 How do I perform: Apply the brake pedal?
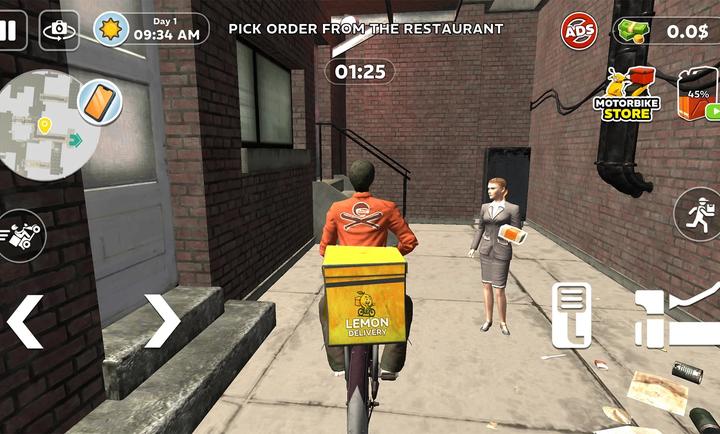tap(571, 315)
